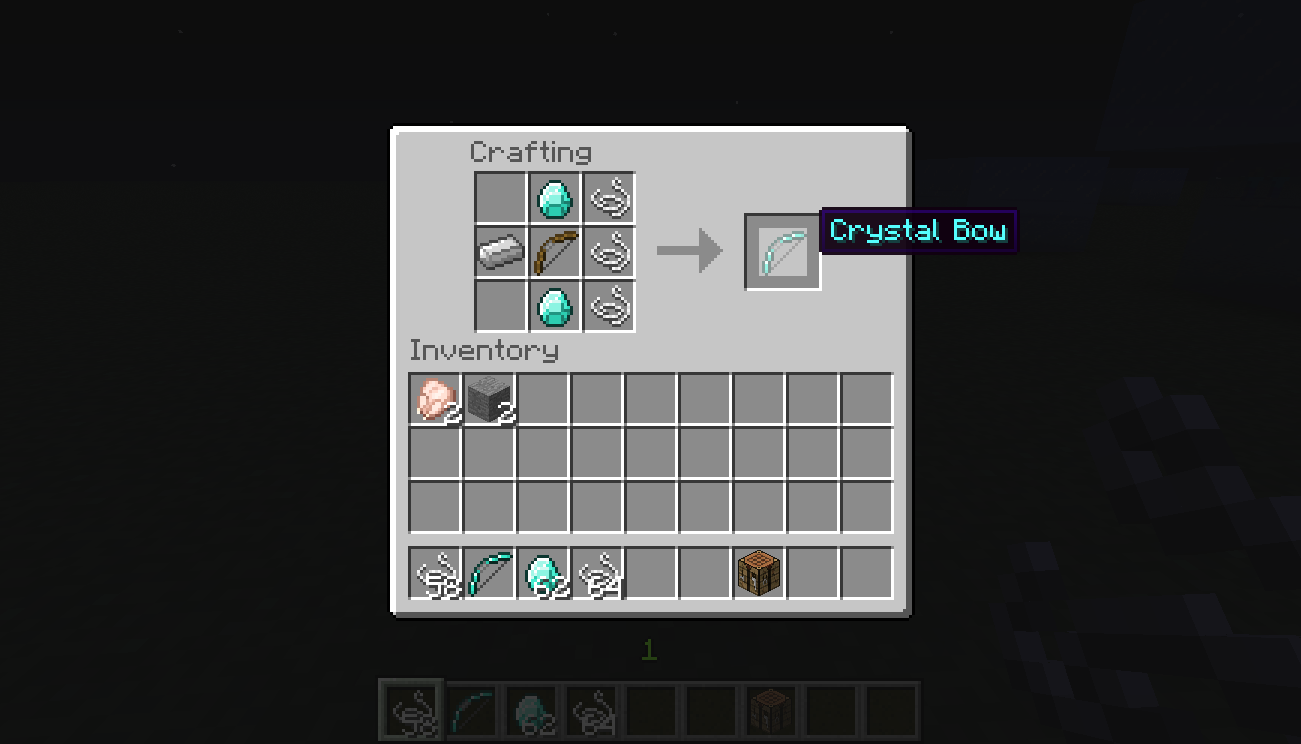Click the empty top-left crafting grid slot
This screenshot has height=744, width=1301.
pos(500,198)
